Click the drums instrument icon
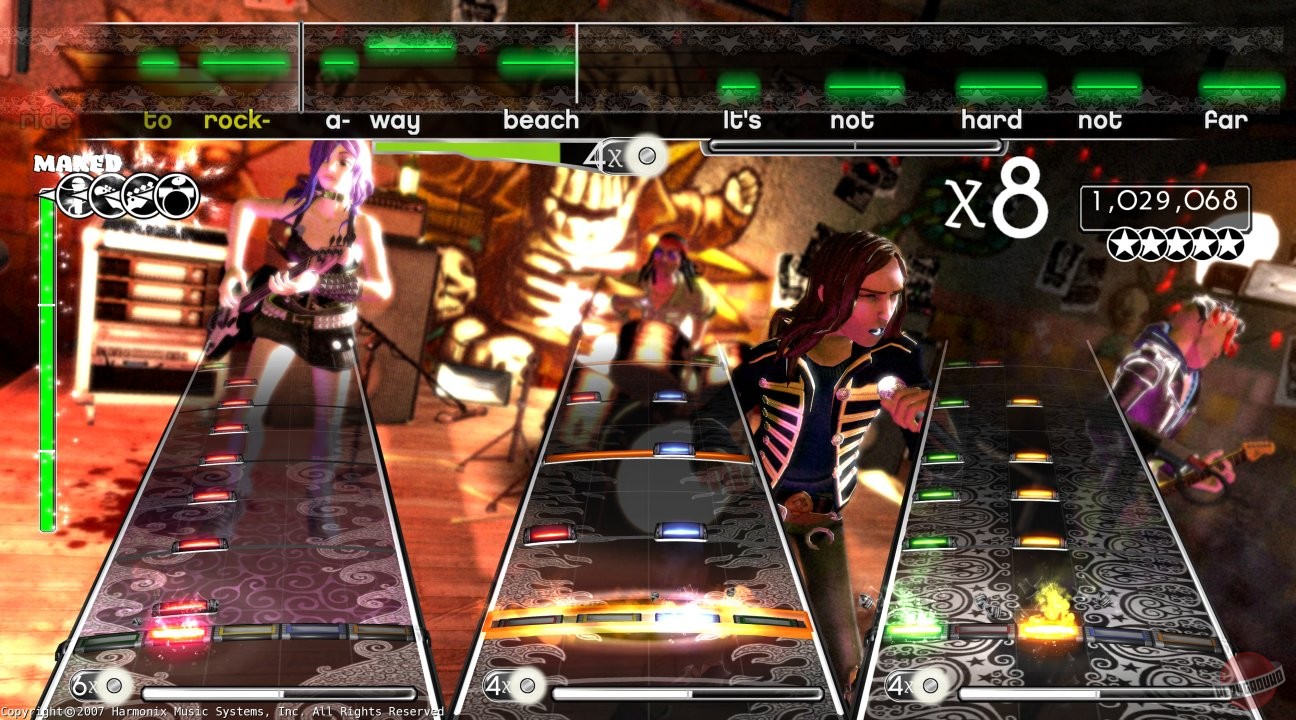This screenshot has width=1296, height=720. click(176, 195)
